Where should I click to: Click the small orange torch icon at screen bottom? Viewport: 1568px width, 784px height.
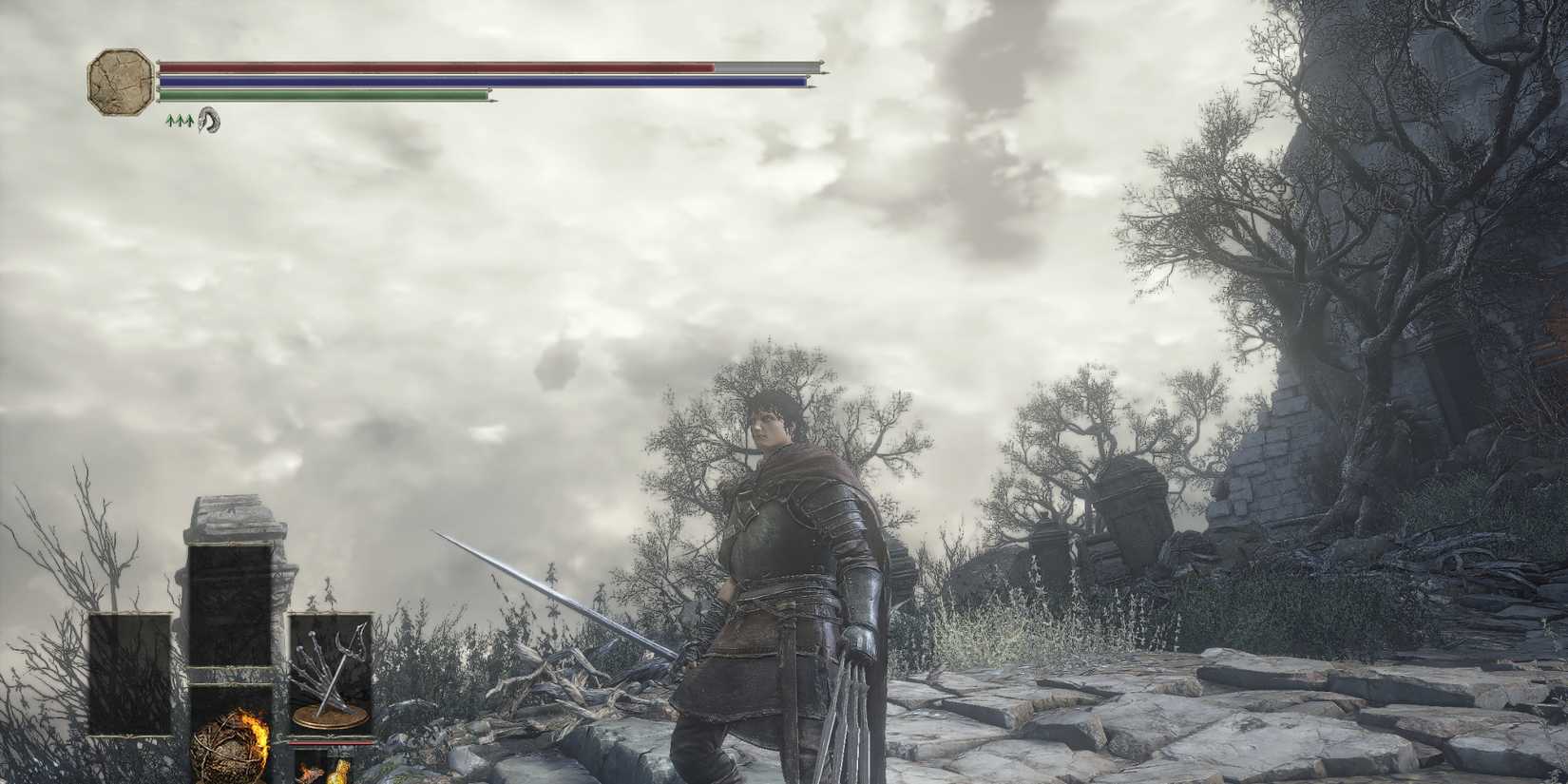tap(311, 772)
